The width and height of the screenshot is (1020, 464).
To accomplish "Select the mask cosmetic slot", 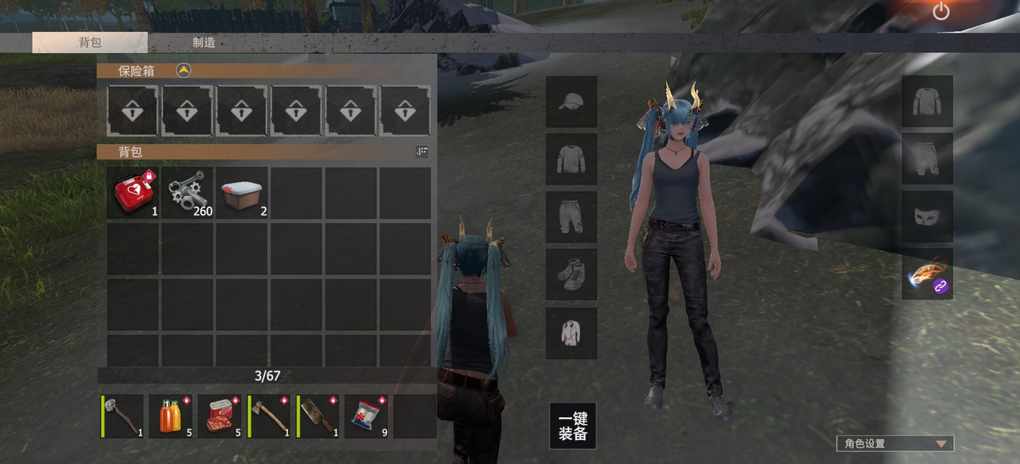I will (x=927, y=216).
